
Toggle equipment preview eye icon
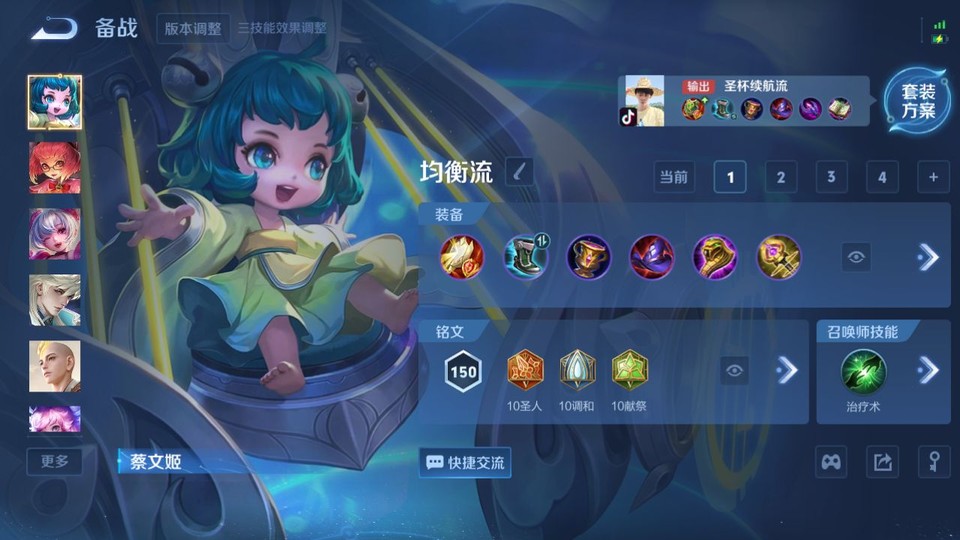pos(856,257)
